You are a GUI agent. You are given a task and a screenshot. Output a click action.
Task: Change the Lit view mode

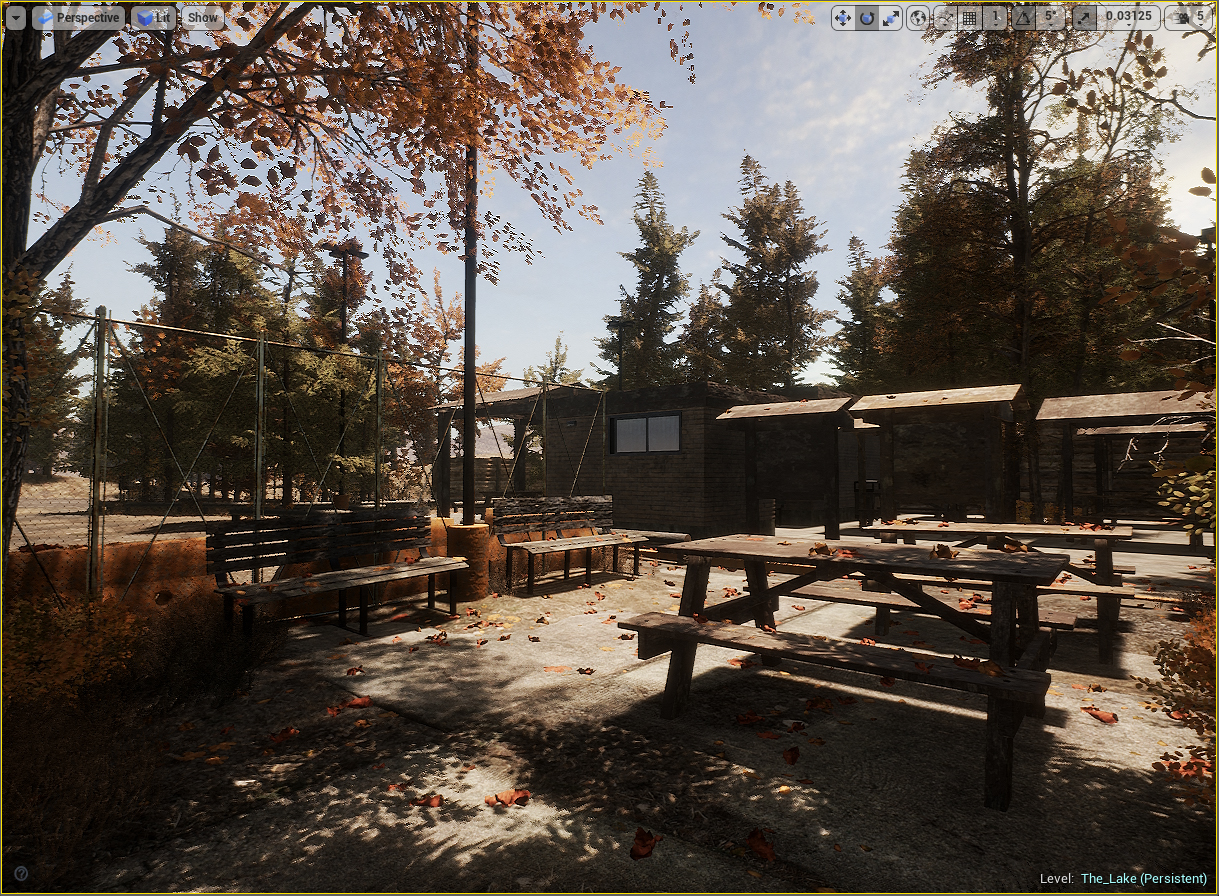pos(153,17)
